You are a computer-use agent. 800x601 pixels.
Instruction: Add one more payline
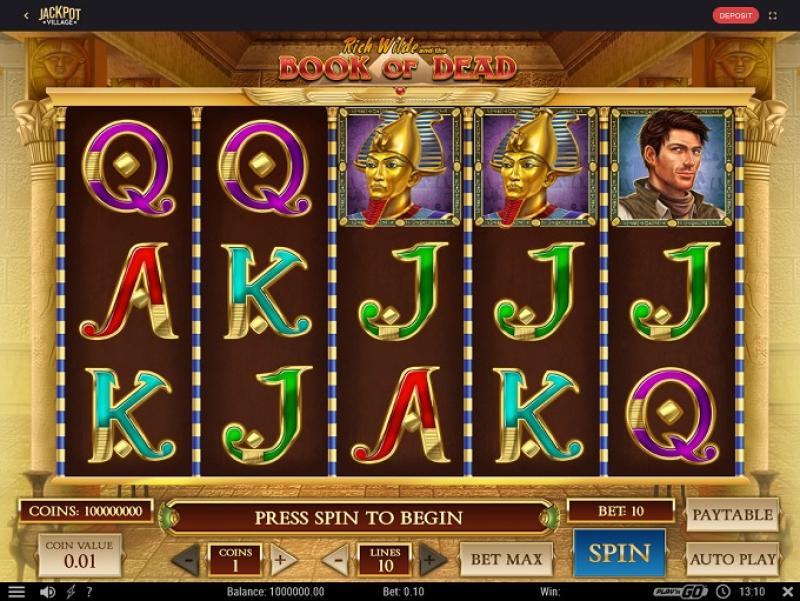tap(432, 559)
